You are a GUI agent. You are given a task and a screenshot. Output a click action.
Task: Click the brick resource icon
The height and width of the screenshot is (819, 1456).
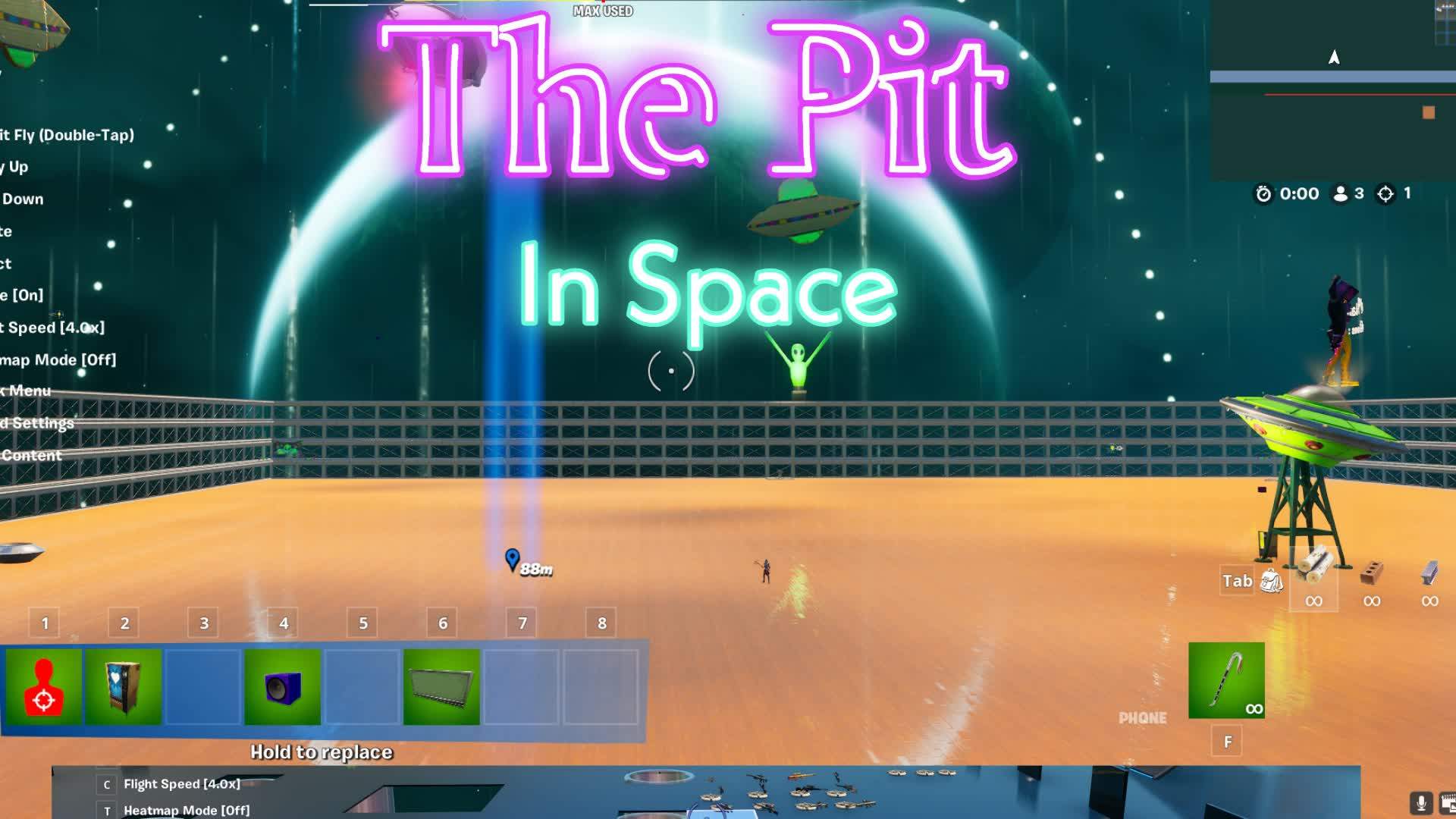coord(1371,567)
